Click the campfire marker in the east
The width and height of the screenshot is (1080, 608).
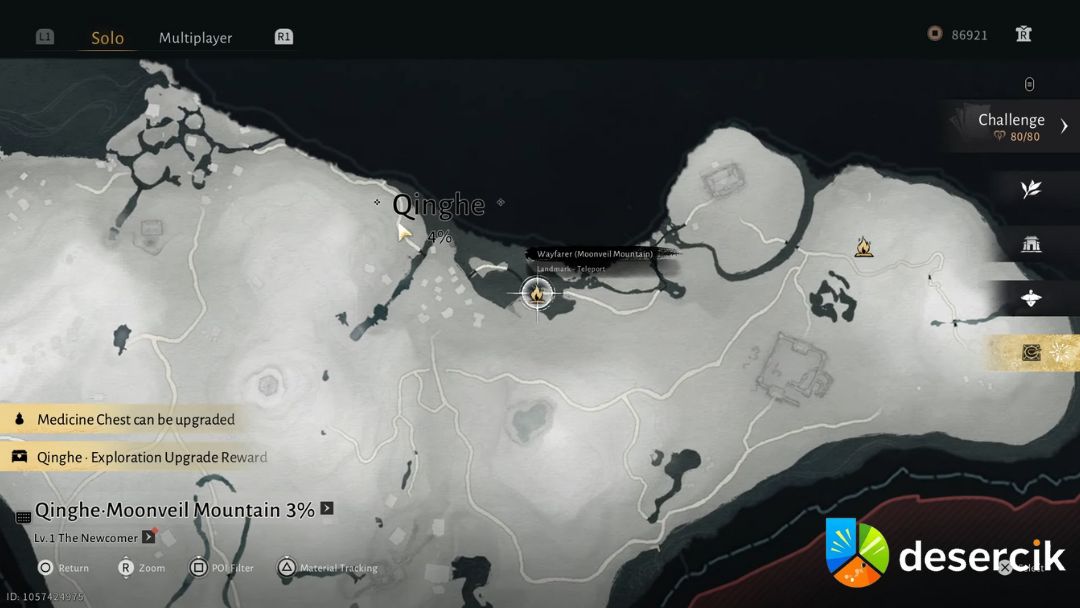[x=864, y=246]
